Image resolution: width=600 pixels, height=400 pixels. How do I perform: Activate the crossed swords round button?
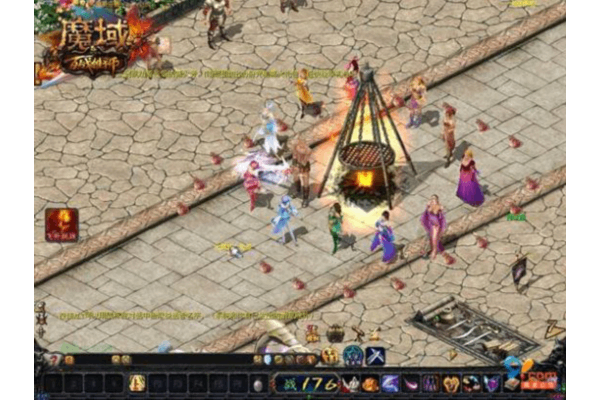[x=376, y=356]
